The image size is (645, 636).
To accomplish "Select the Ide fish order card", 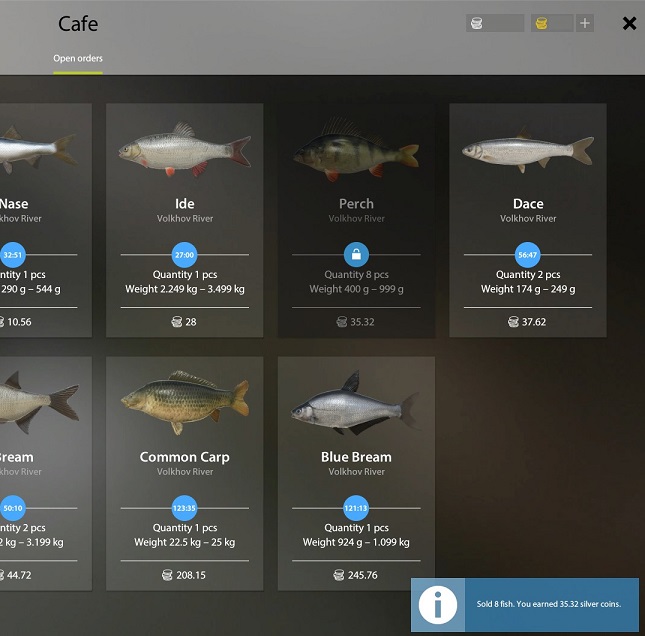I will [x=185, y=220].
